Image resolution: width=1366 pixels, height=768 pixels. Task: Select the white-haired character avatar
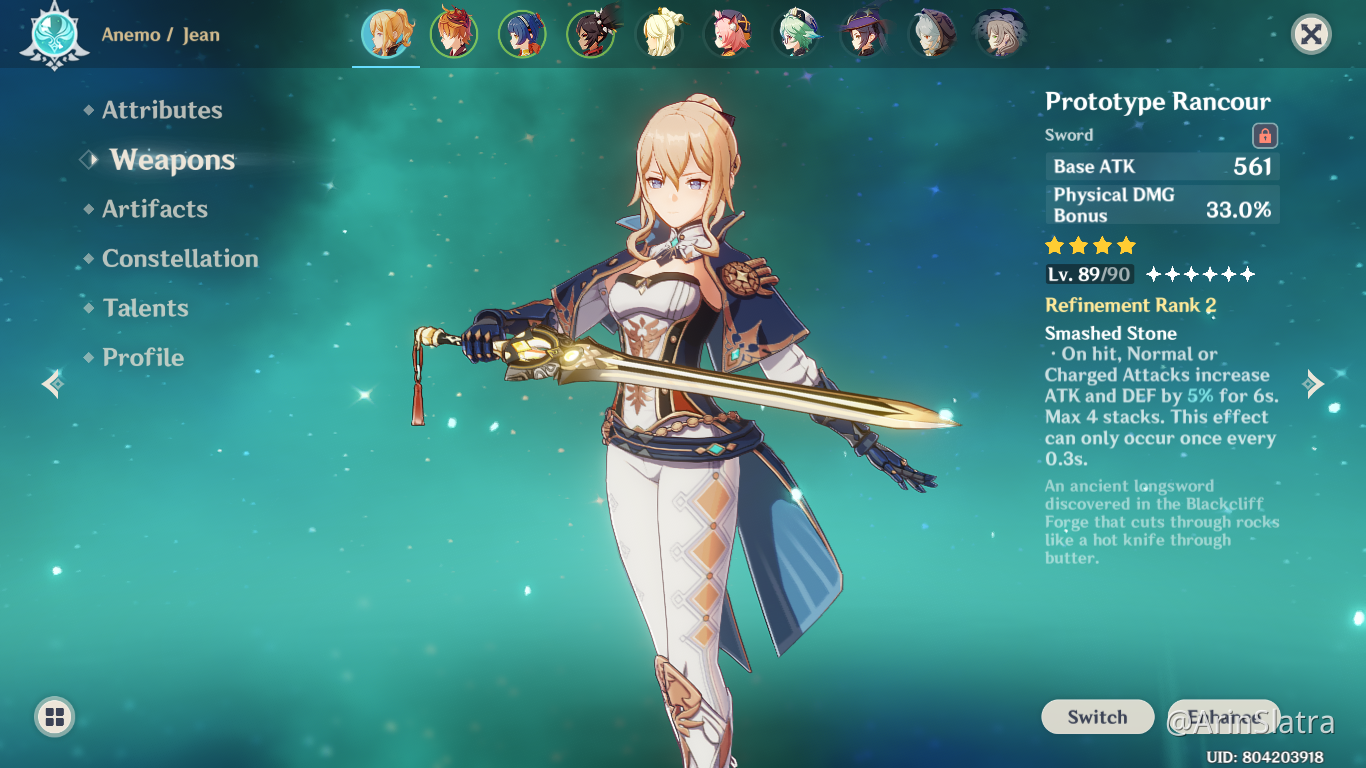pos(931,33)
